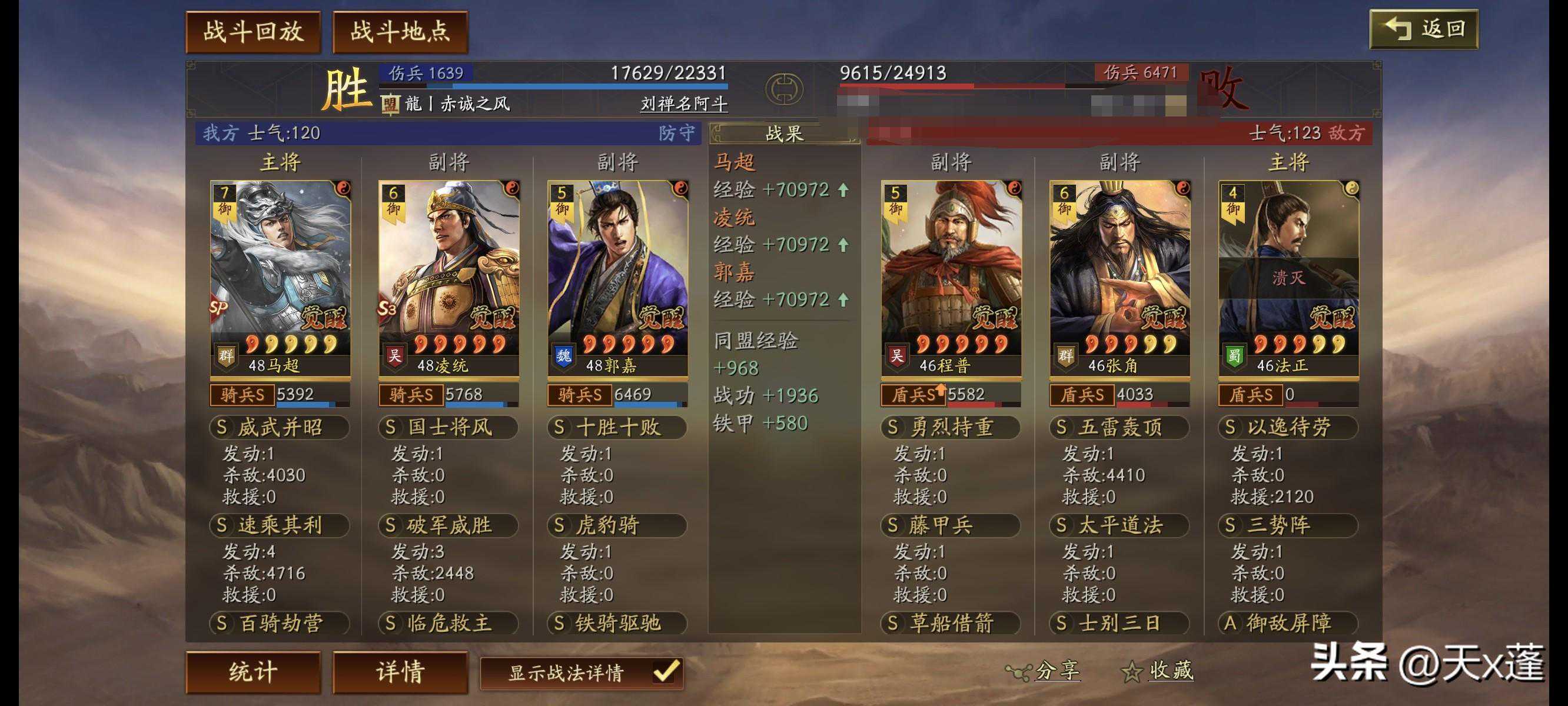
Task: View the 五雷轰顶 skill
Action: point(1119,427)
